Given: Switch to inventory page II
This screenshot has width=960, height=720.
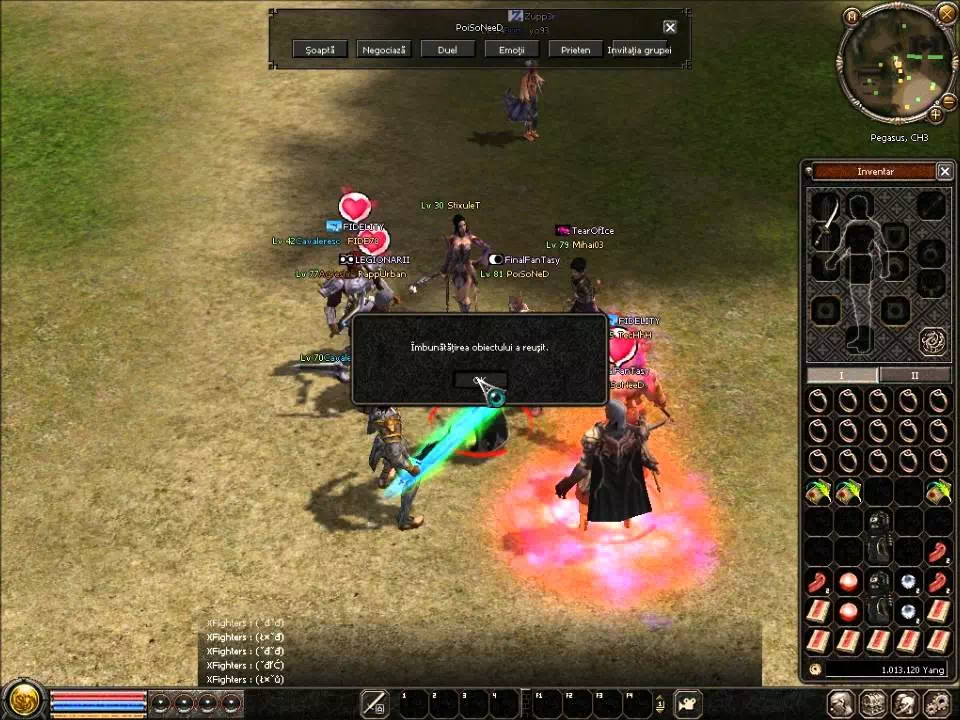Looking at the screenshot, I should pos(914,375).
